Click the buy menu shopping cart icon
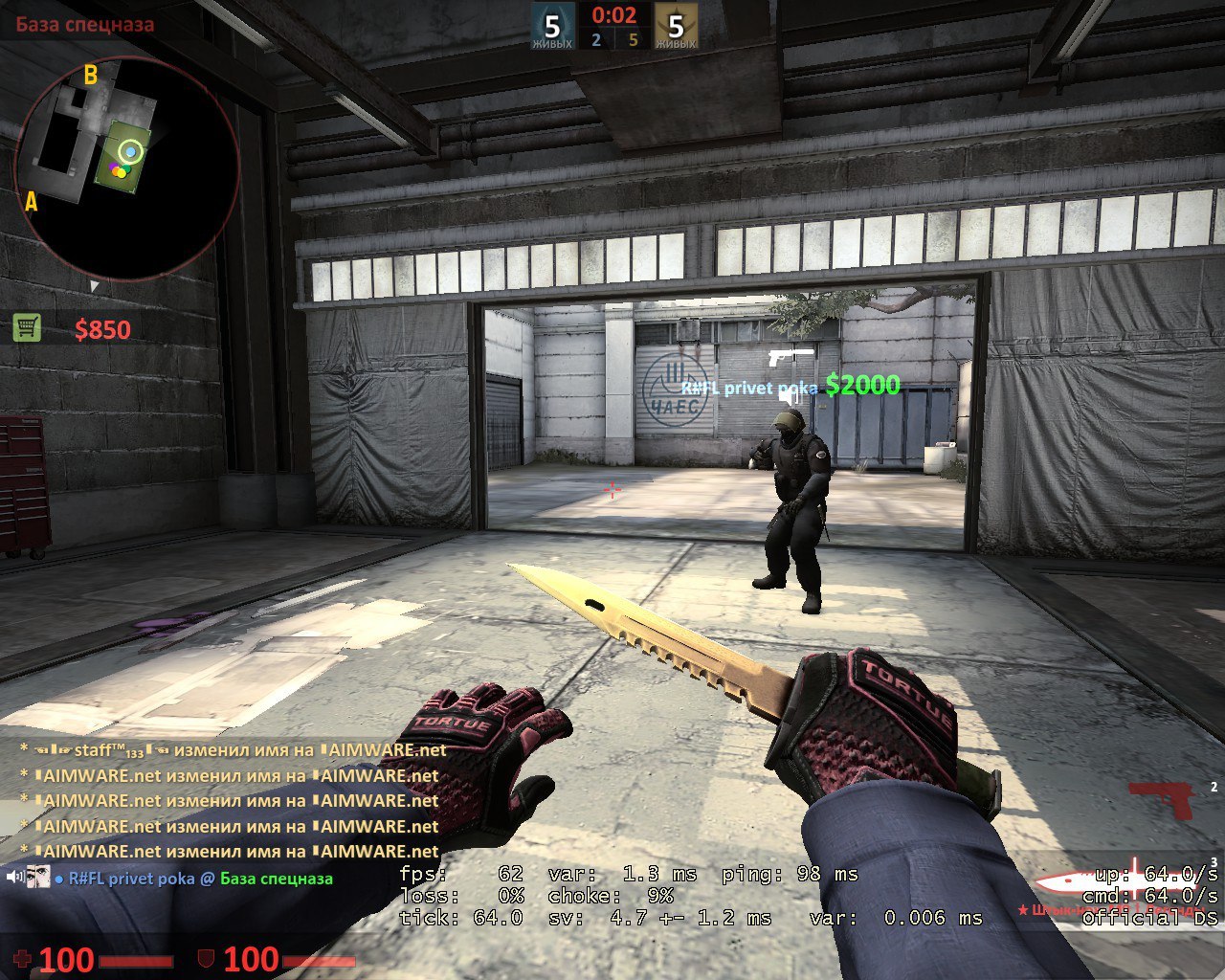The width and height of the screenshot is (1225, 980). tap(29, 326)
